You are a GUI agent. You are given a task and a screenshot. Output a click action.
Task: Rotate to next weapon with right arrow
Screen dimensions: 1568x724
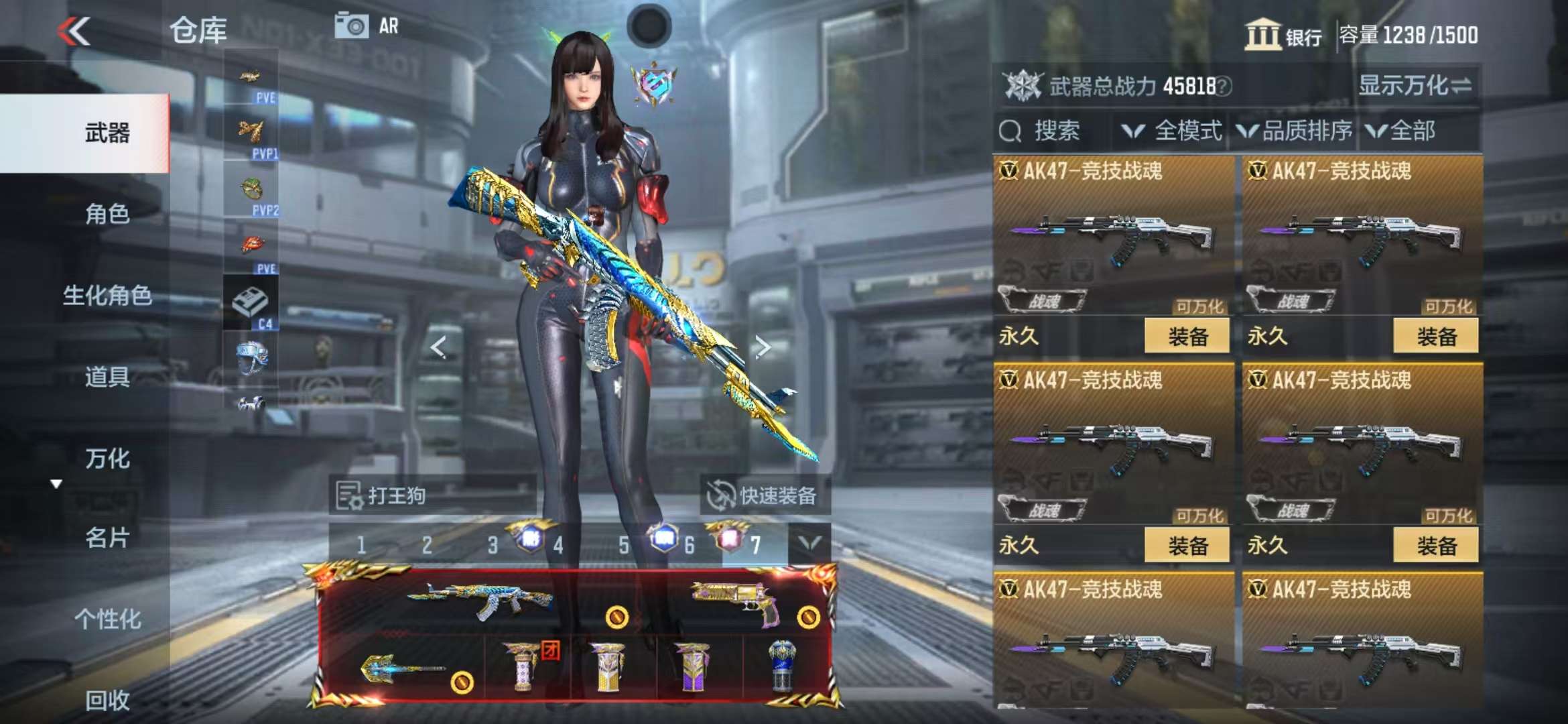click(762, 347)
